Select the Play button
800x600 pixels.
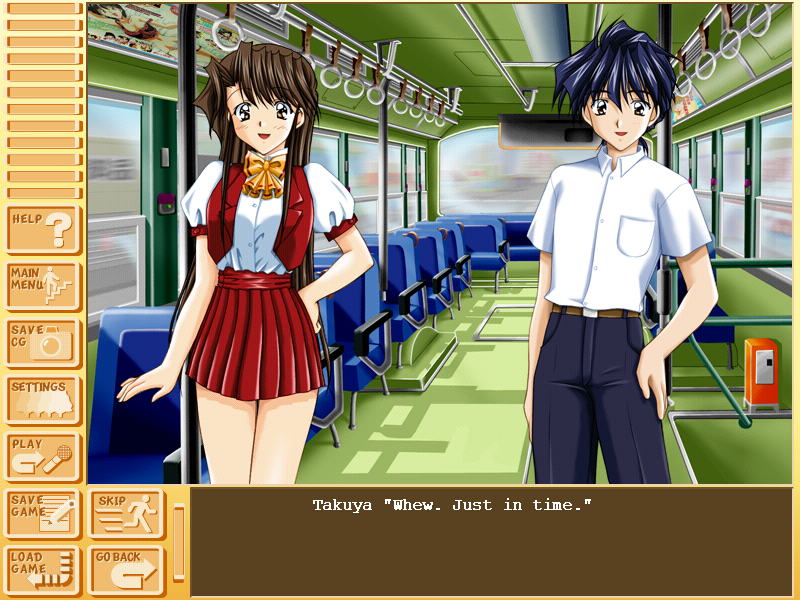[x=43, y=456]
